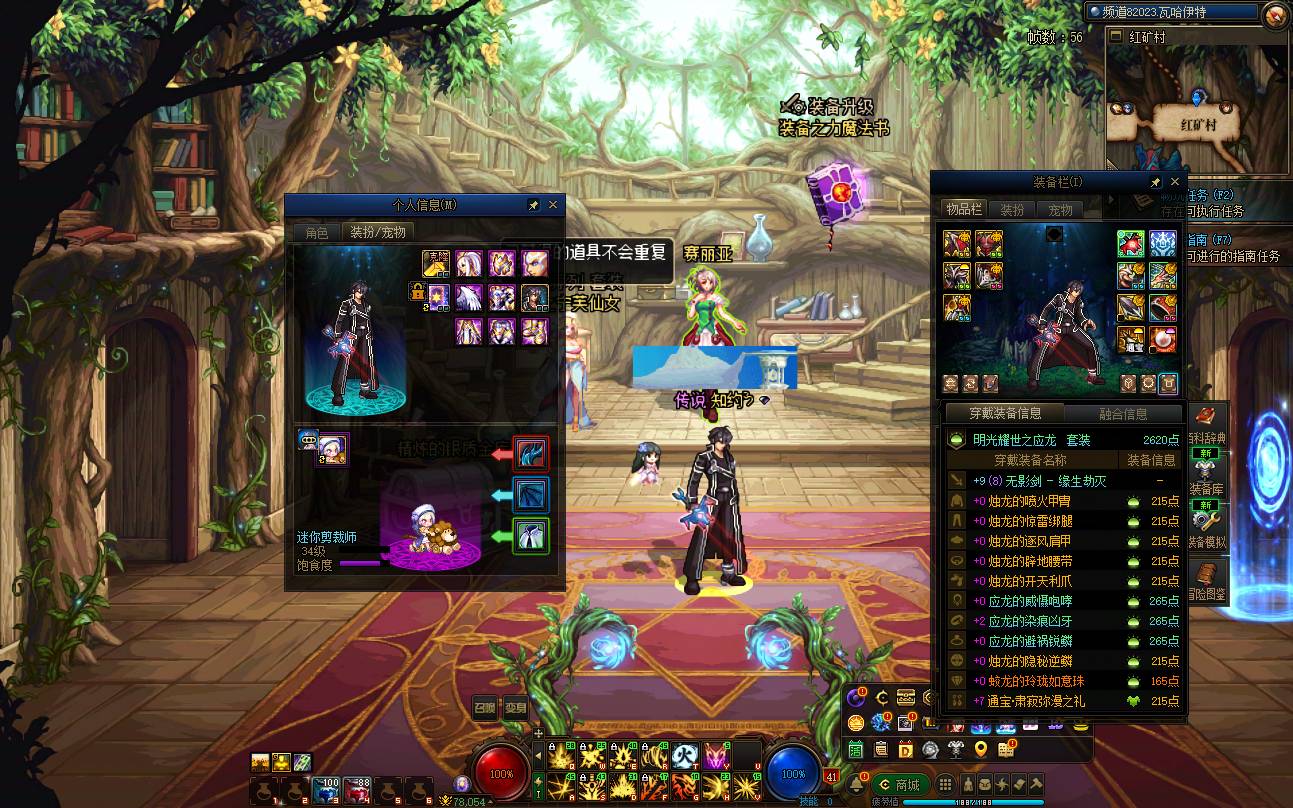
Task: Select the 穿戴装备信息 worn equipment tab
Action: click(1005, 414)
